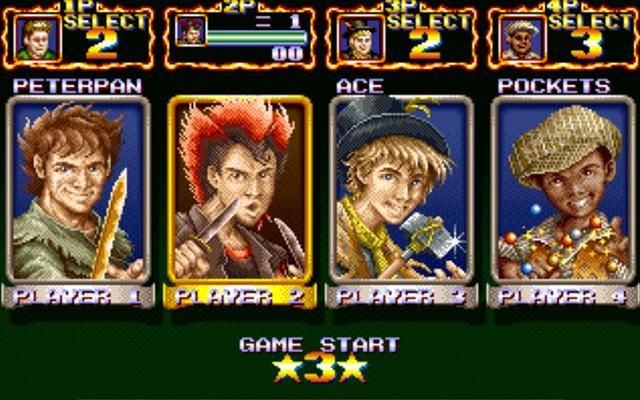
Task: Click the 2P portrait icon in header
Action: [x=189, y=31]
